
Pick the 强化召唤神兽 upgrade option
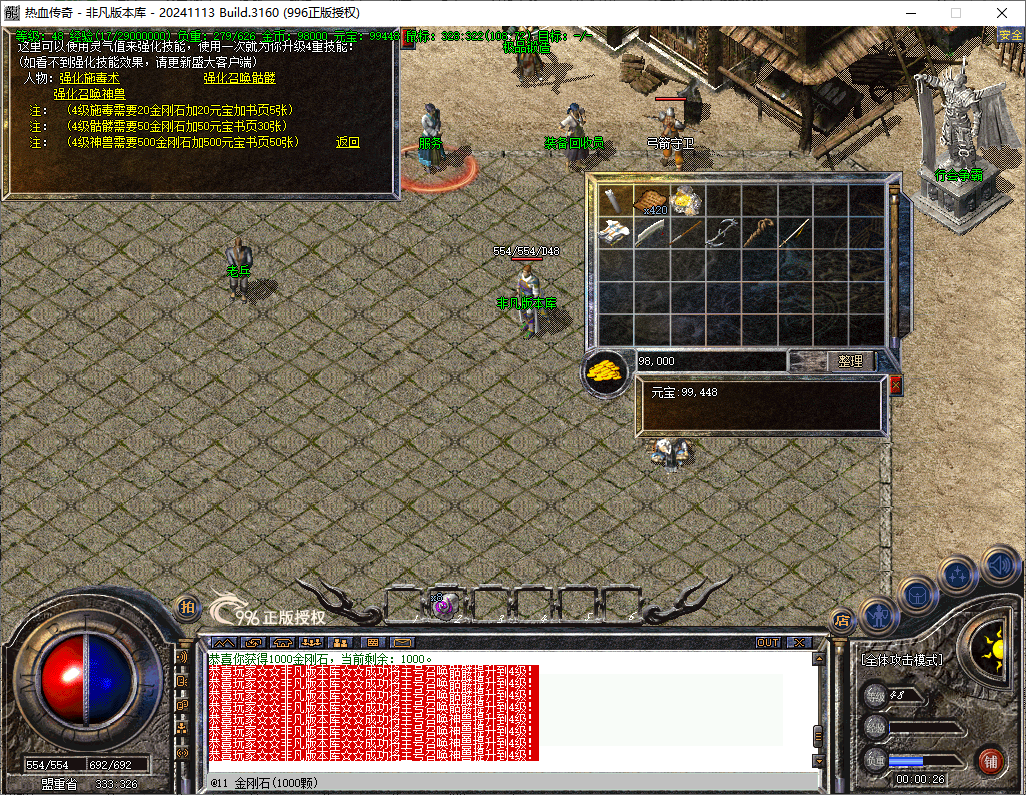point(89,94)
